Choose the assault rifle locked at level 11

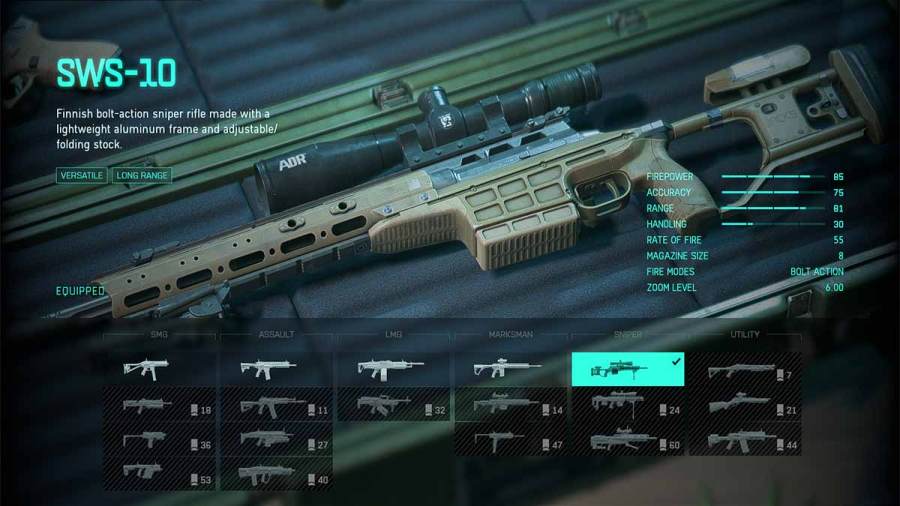(277, 405)
